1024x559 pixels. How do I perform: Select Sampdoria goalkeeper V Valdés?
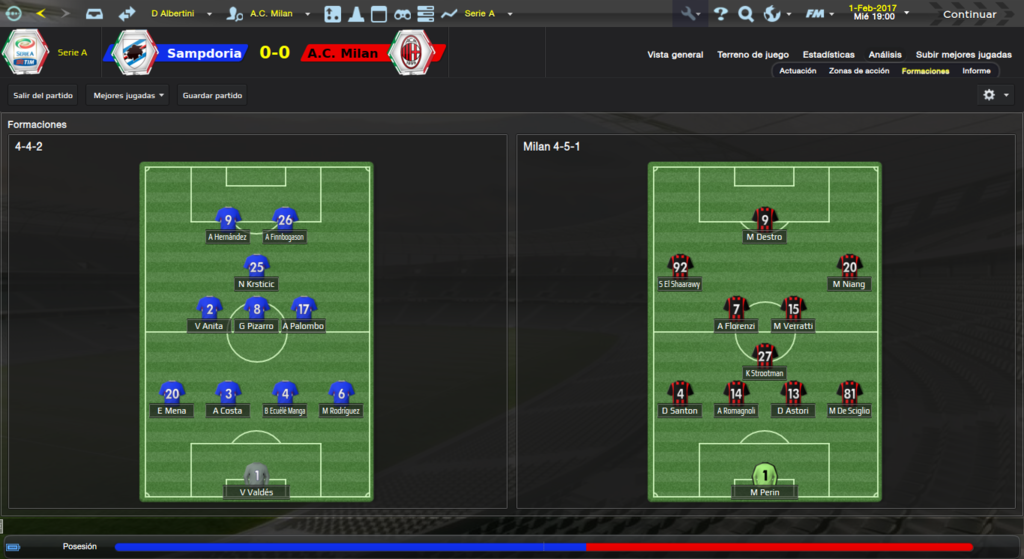(257, 482)
